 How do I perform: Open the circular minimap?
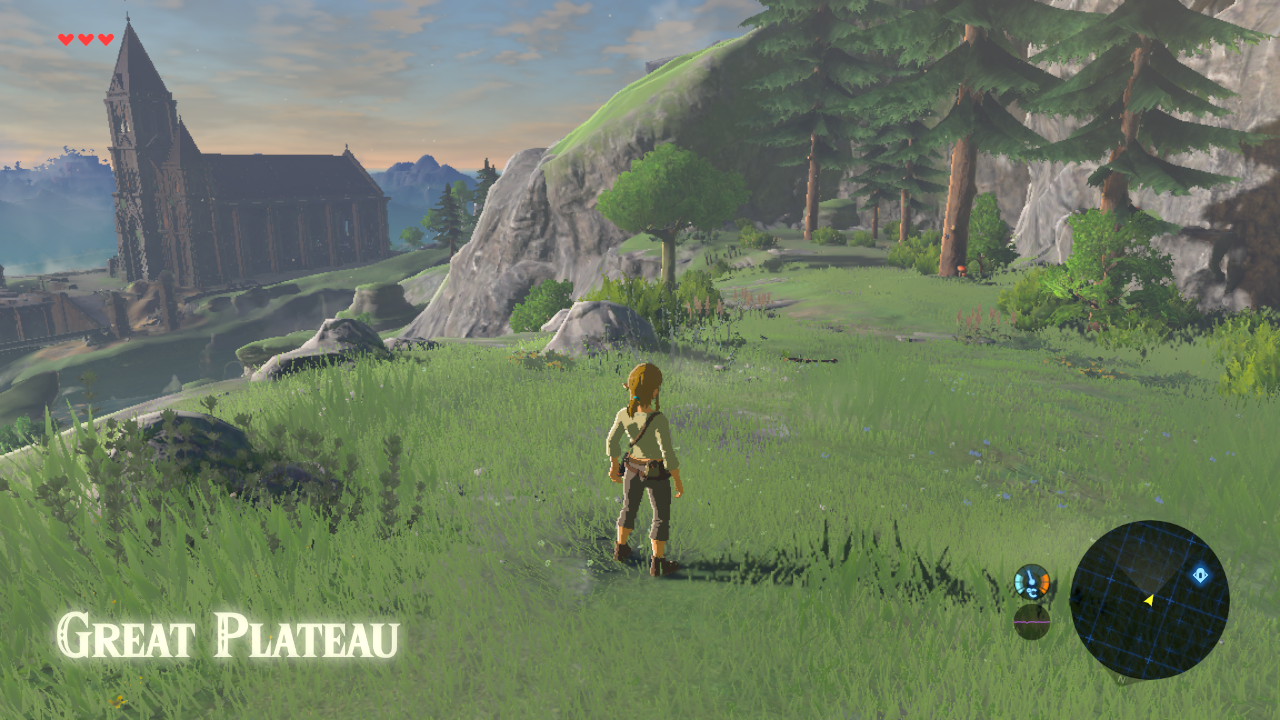tap(1149, 600)
